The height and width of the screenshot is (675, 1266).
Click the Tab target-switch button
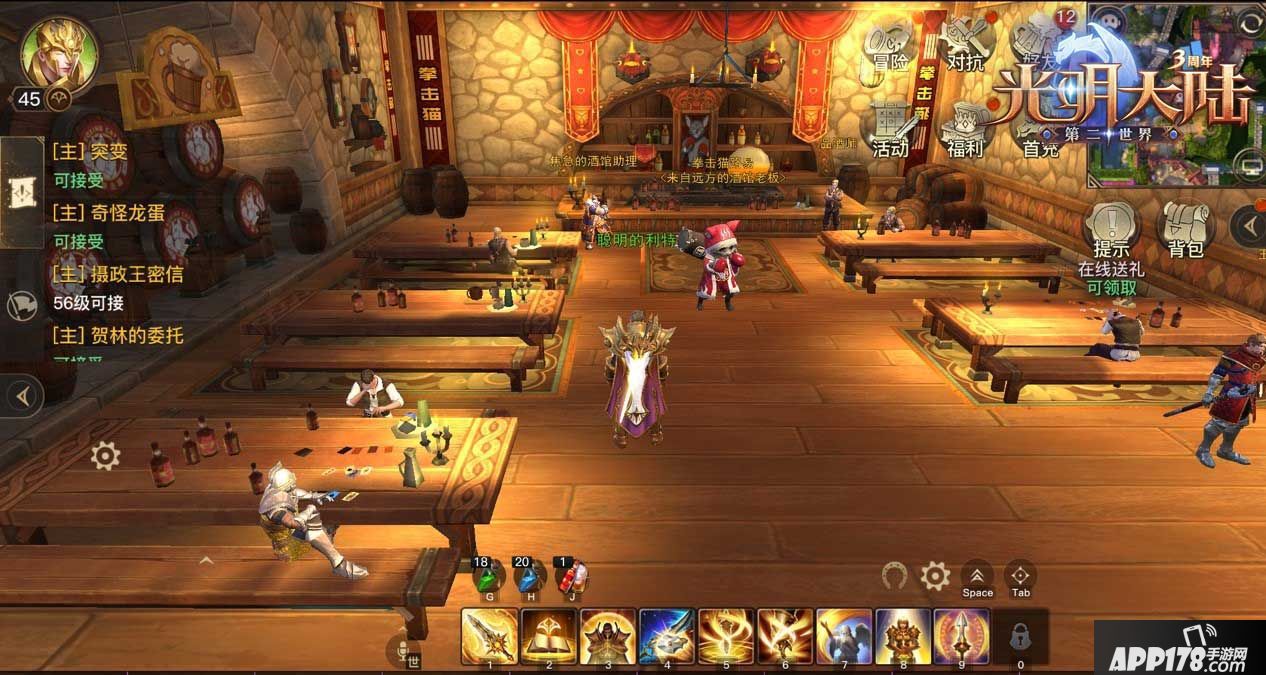1020,578
